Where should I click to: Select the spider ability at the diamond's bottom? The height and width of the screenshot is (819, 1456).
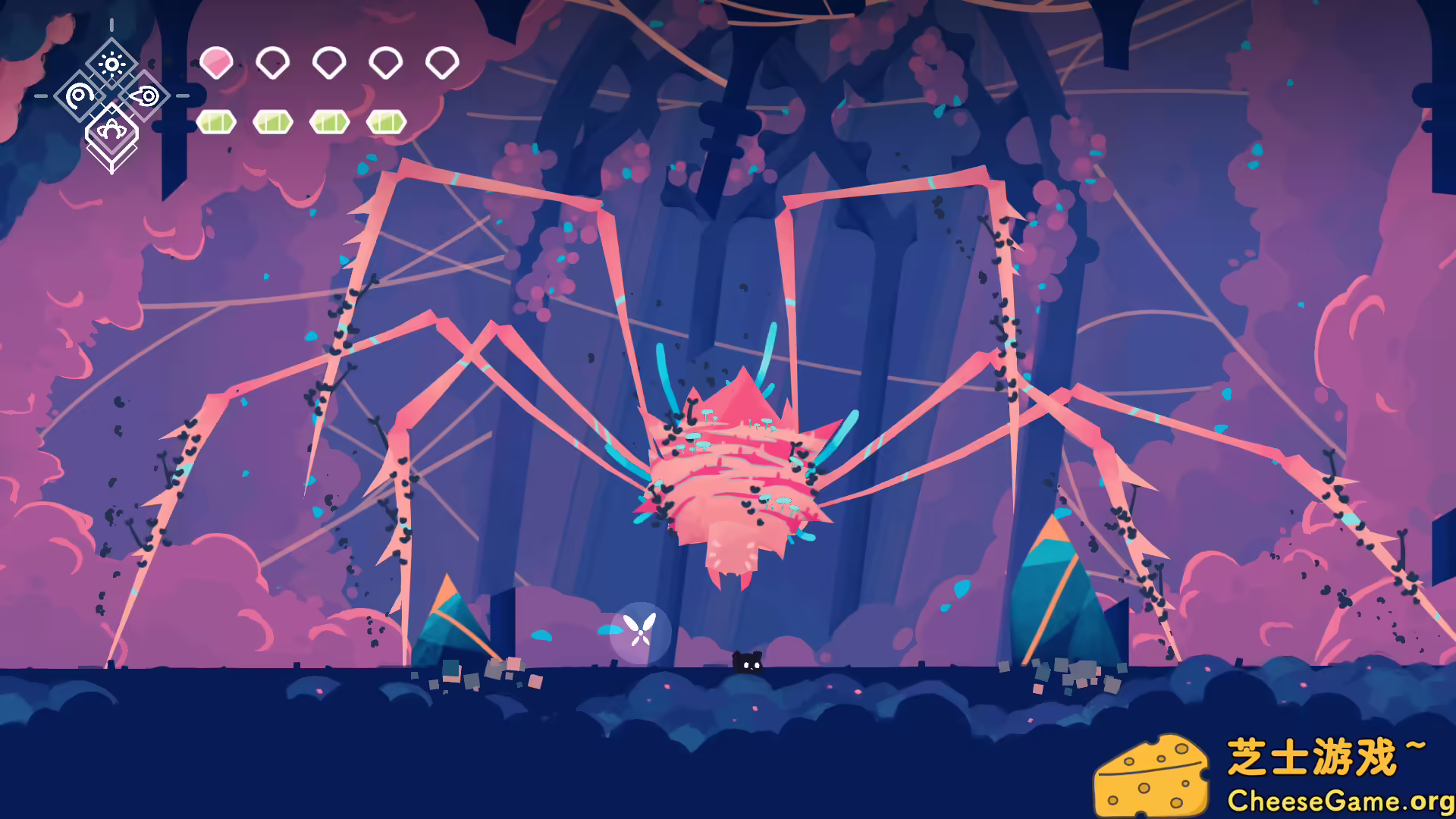[111, 129]
